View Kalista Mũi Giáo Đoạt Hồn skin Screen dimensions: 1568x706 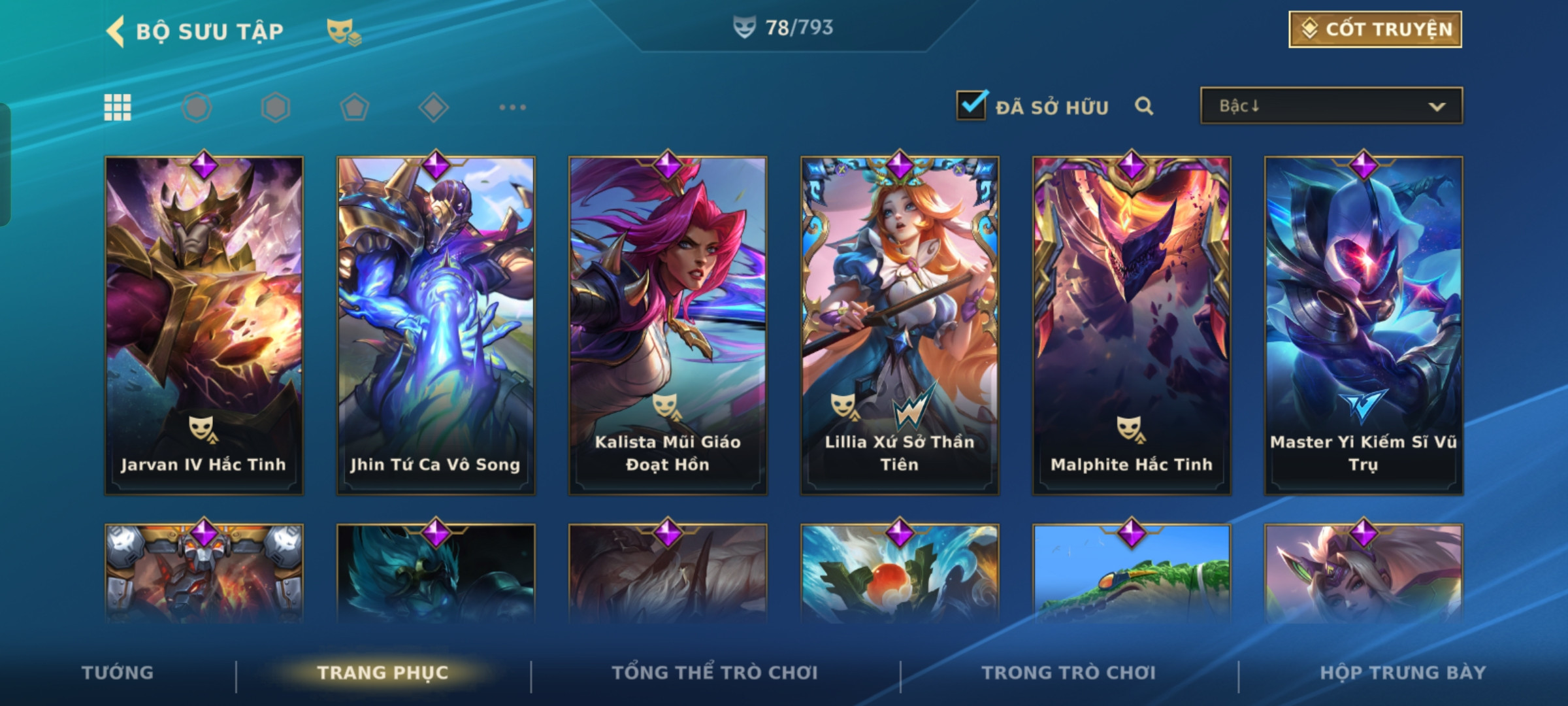[x=668, y=325]
